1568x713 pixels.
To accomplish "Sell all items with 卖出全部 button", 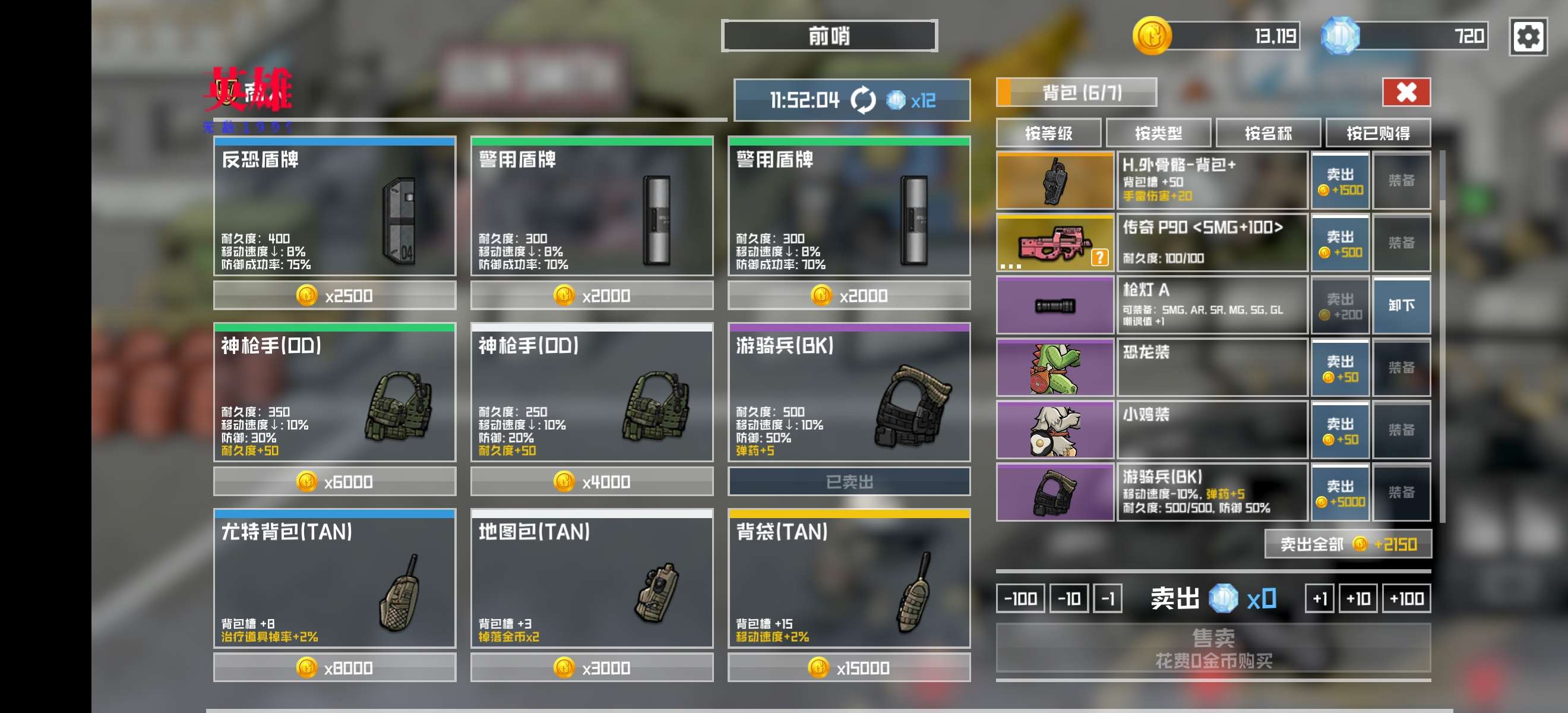I will [x=1348, y=544].
